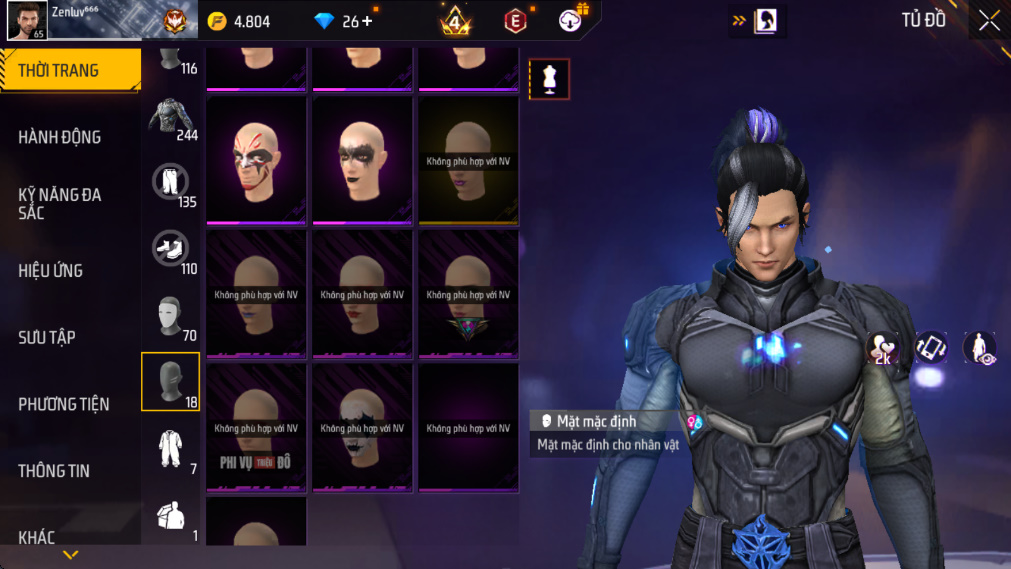The width and height of the screenshot is (1011, 569).
Task: Select the white skull face paint tile
Action: click(x=362, y=428)
